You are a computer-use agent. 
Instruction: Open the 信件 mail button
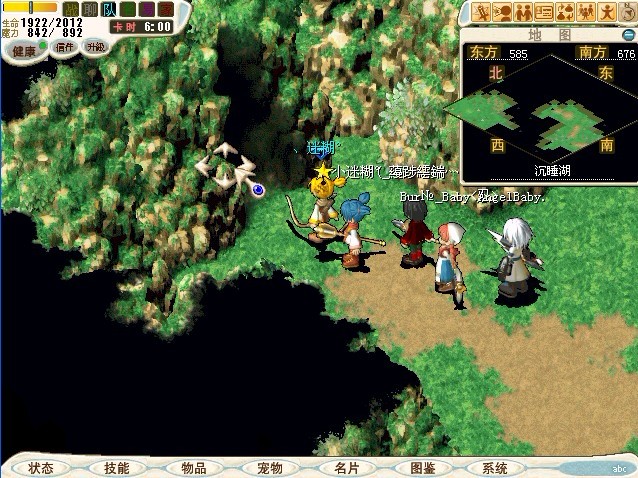pyautogui.click(x=66, y=48)
